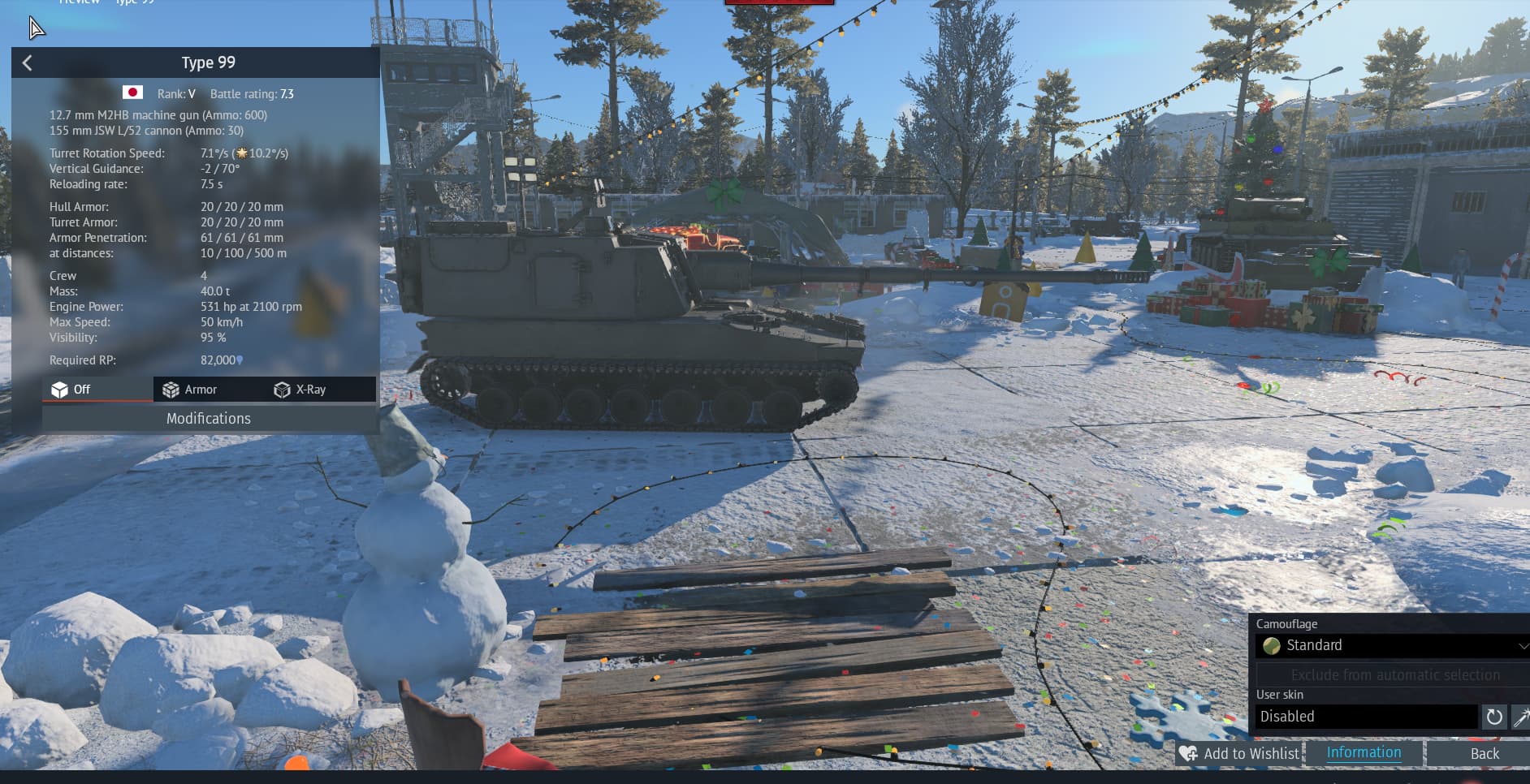Click the Japan nation flag icon
Viewport: 1530px width, 784px height.
pyautogui.click(x=132, y=93)
